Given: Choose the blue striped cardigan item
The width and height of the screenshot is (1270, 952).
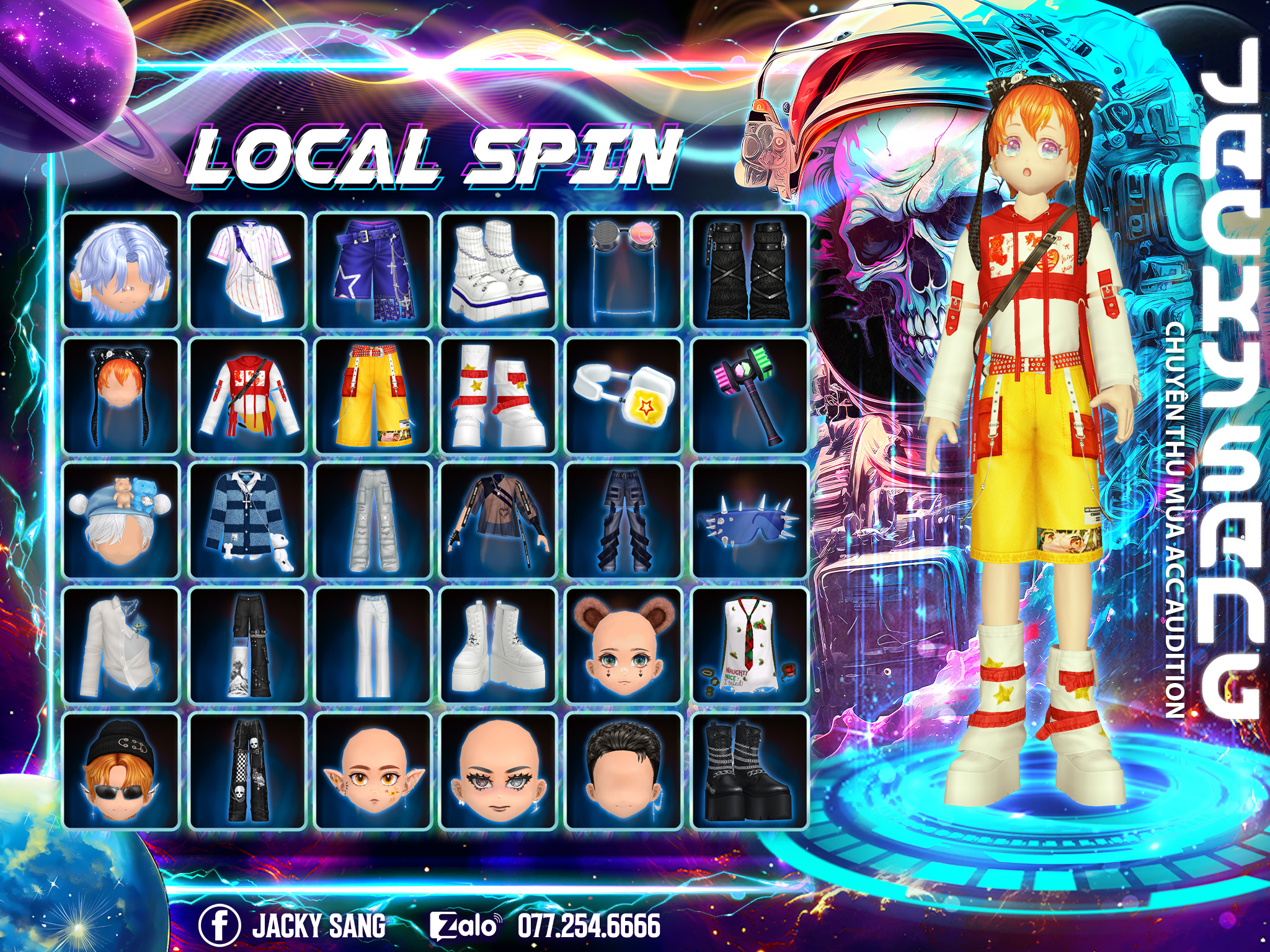Looking at the screenshot, I should [247, 521].
